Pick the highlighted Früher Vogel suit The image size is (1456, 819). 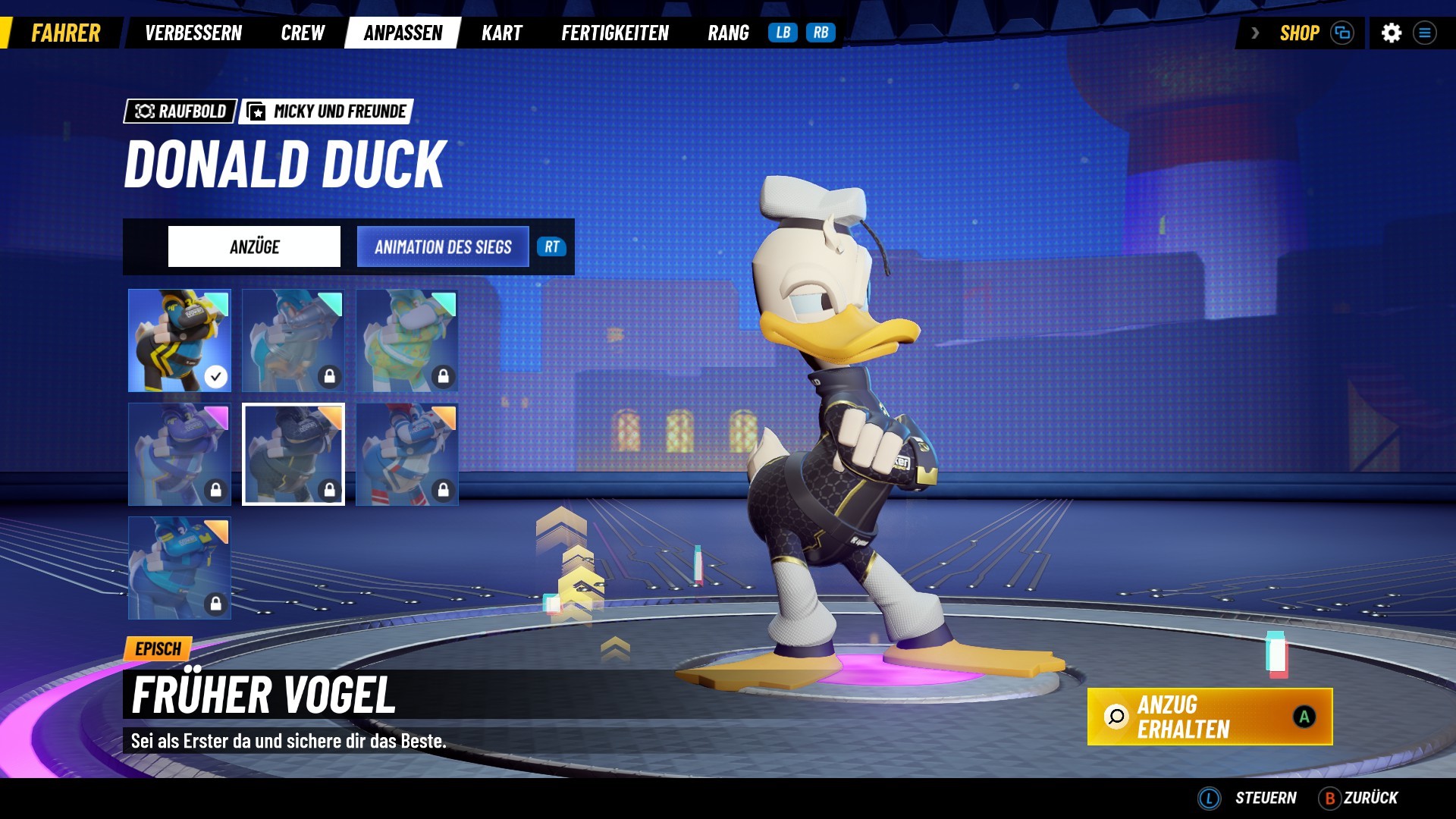pyautogui.click(x=293, y=454)
